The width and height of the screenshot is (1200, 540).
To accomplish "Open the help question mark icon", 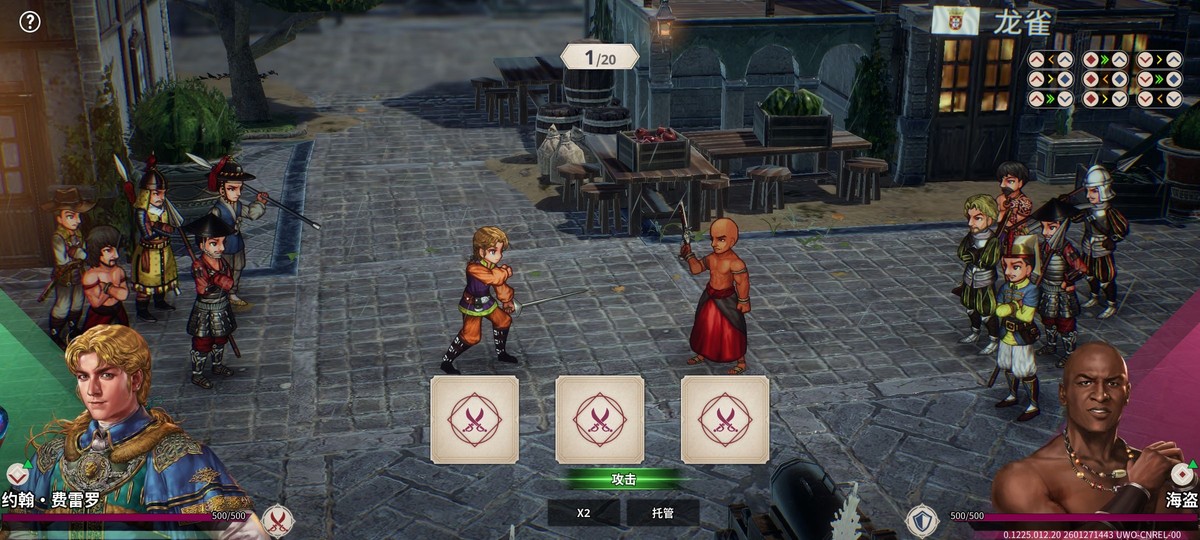I will click(x=30, y=21).
